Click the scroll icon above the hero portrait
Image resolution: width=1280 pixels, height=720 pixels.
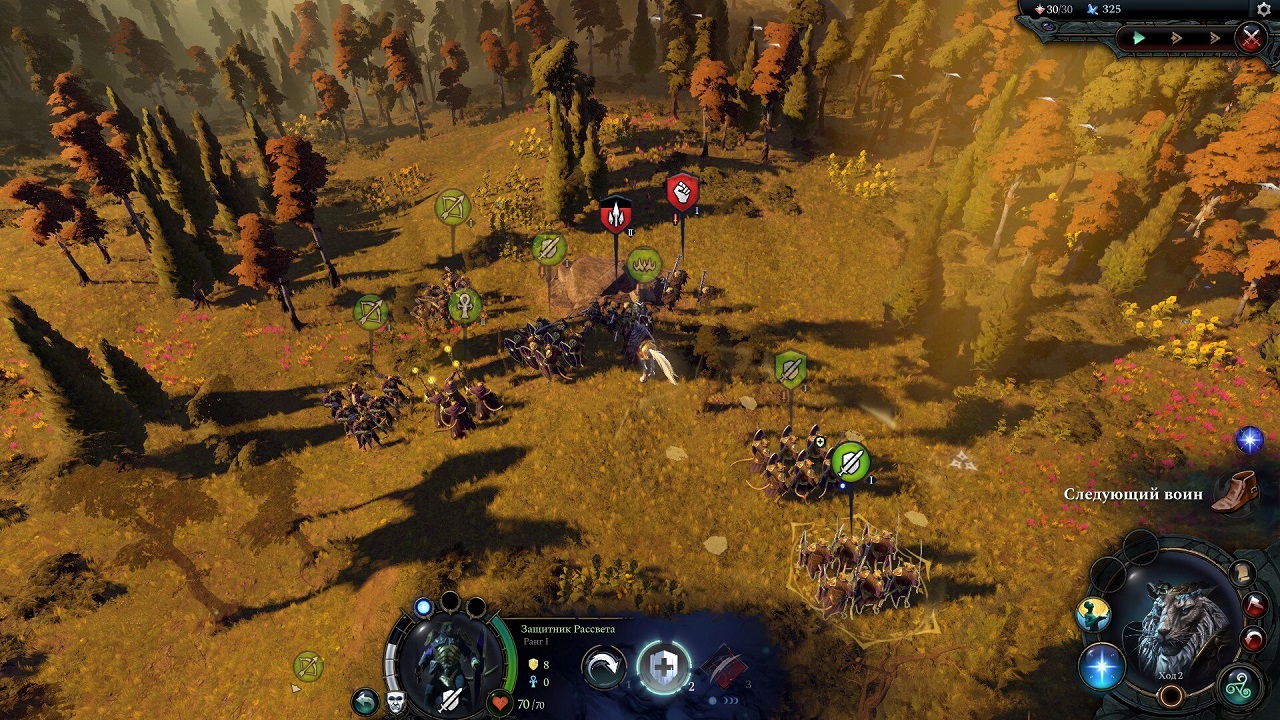pyautogui.click(x=1242, y=571)
